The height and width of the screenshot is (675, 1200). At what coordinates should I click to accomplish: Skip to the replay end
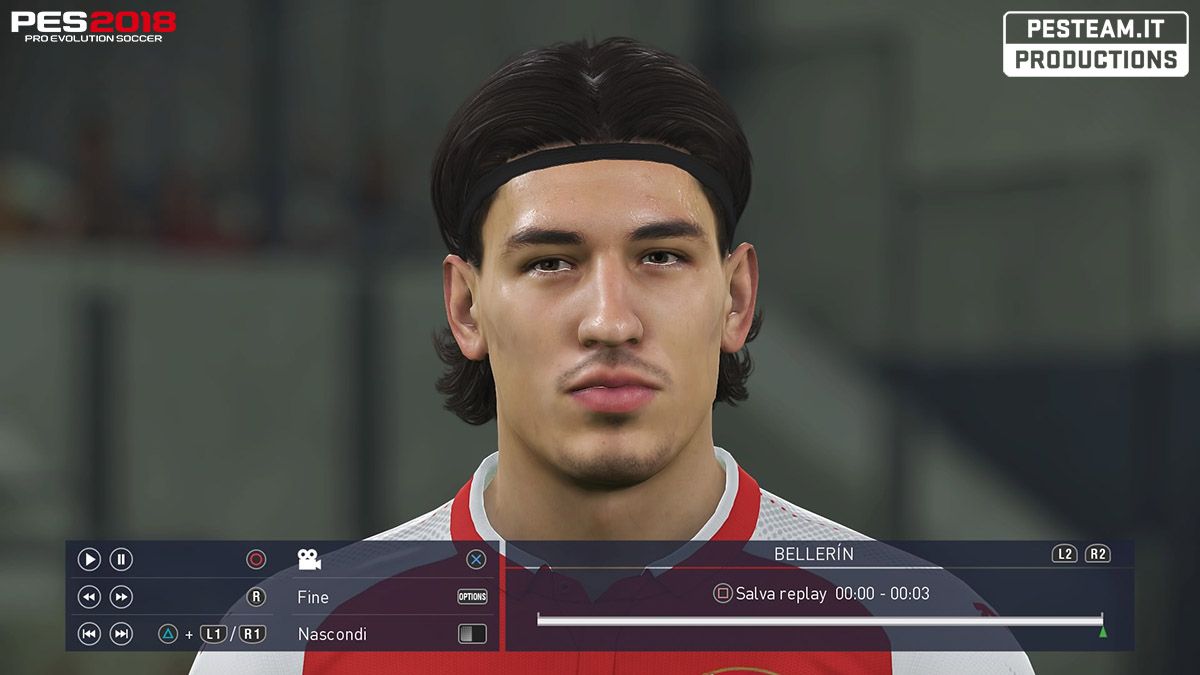[x=121, y=634]
